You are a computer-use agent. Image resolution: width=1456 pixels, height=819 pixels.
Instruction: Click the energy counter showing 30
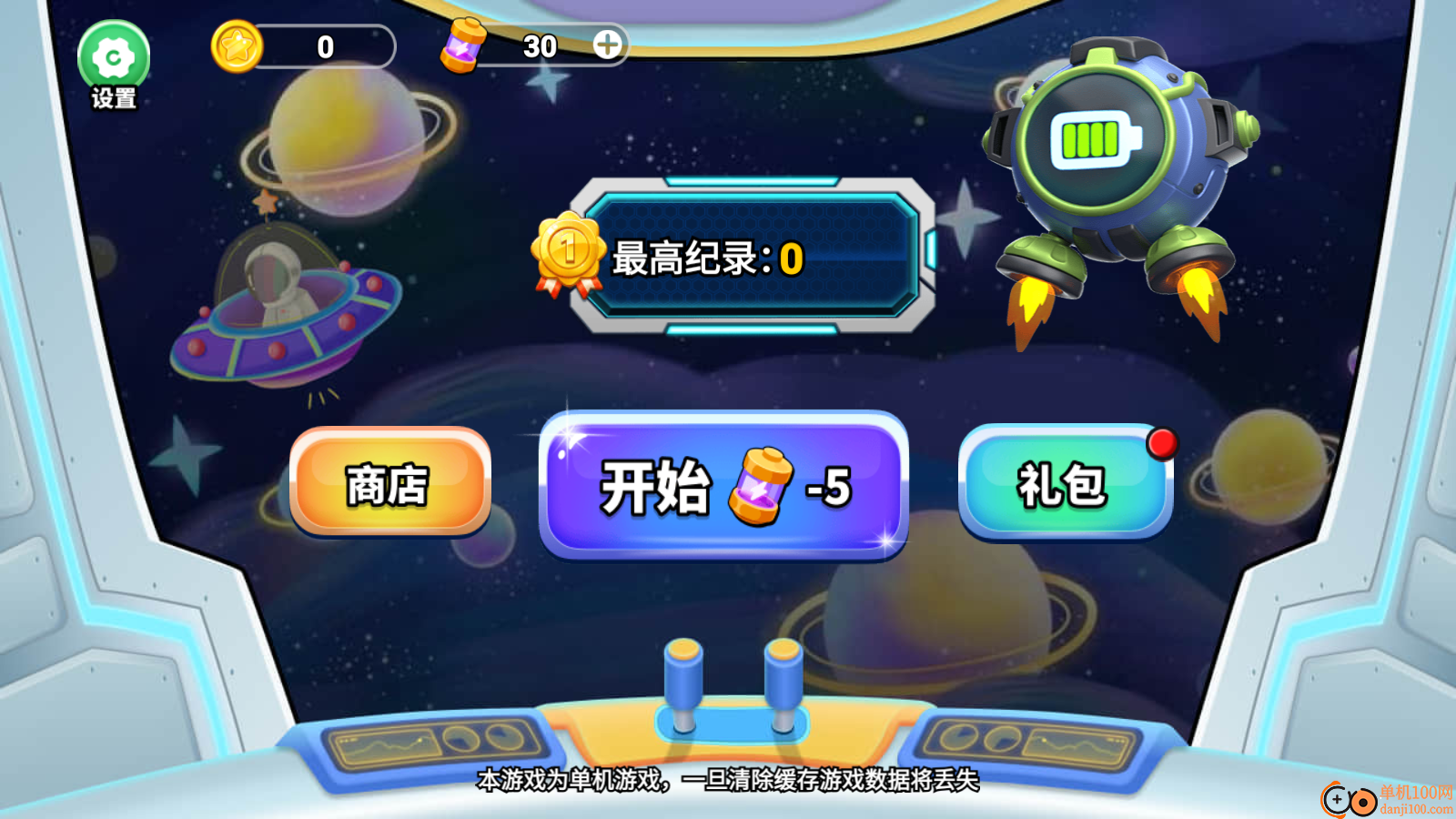pos(541,45)
